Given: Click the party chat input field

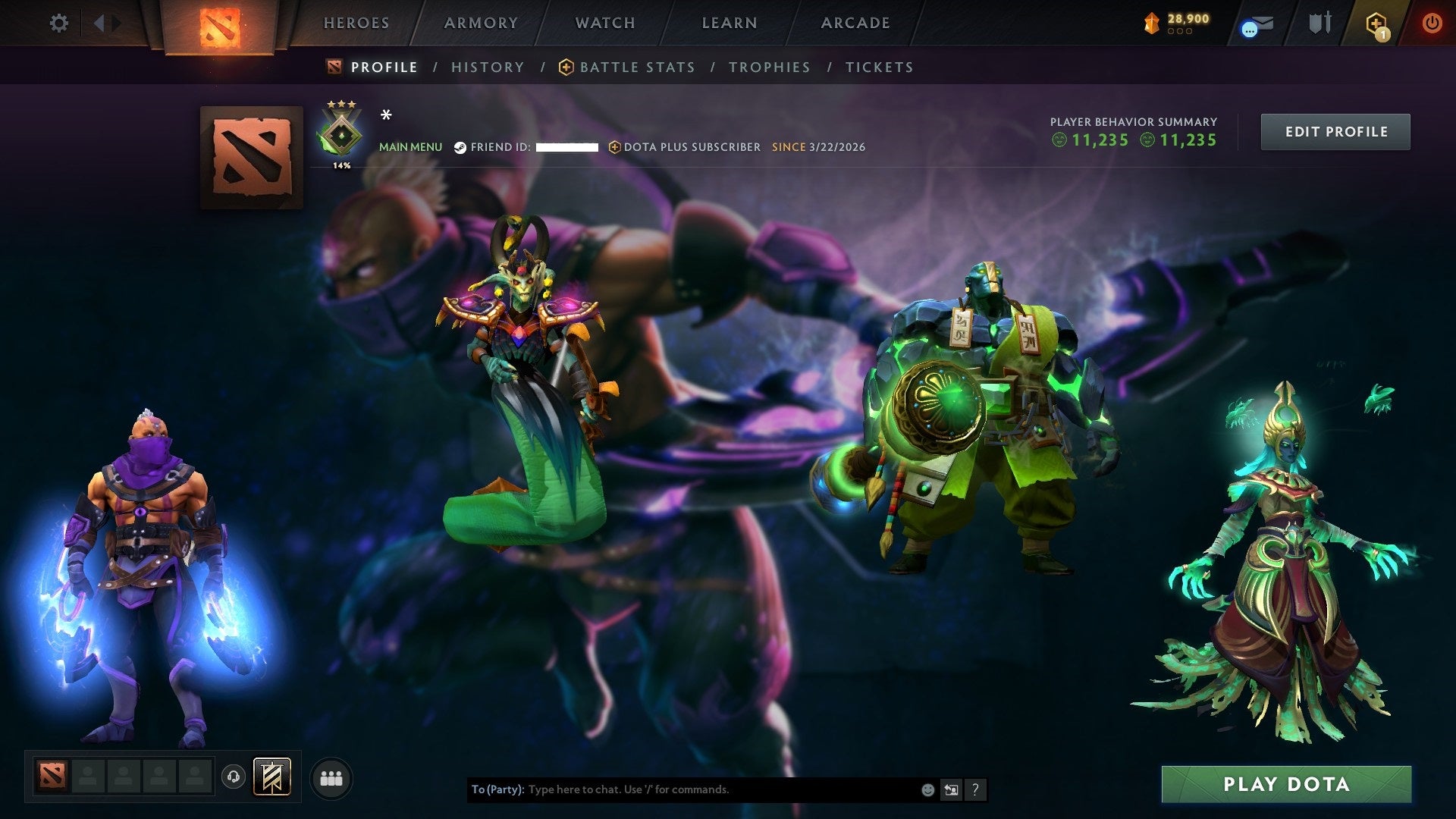Looking at the screenshot, I should coord(682,789).
